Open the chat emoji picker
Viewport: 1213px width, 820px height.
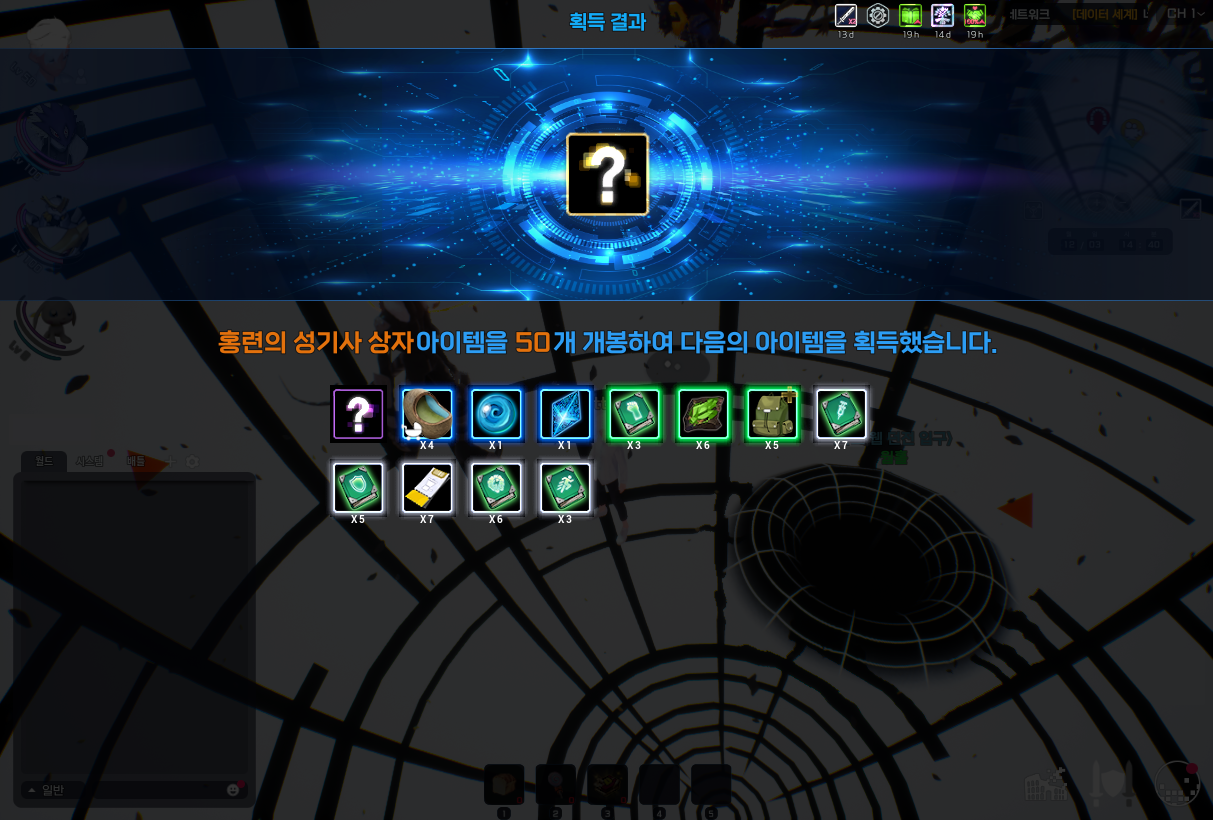tap(233, 790)
